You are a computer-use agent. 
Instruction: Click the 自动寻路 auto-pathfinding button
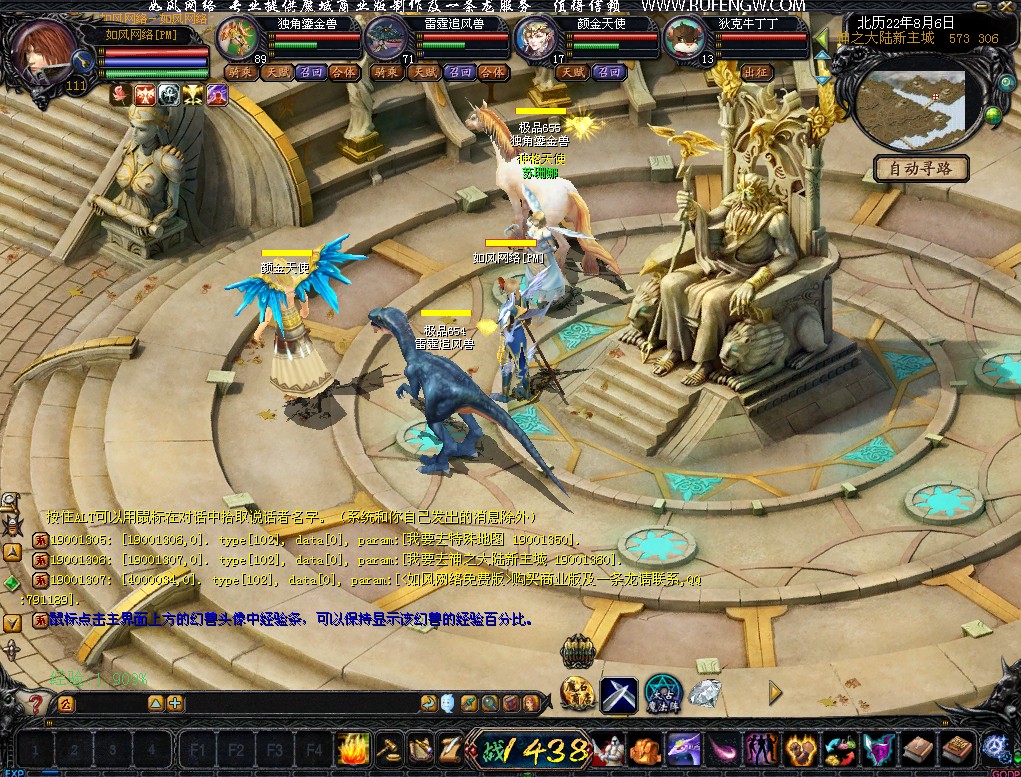[921, 168]
